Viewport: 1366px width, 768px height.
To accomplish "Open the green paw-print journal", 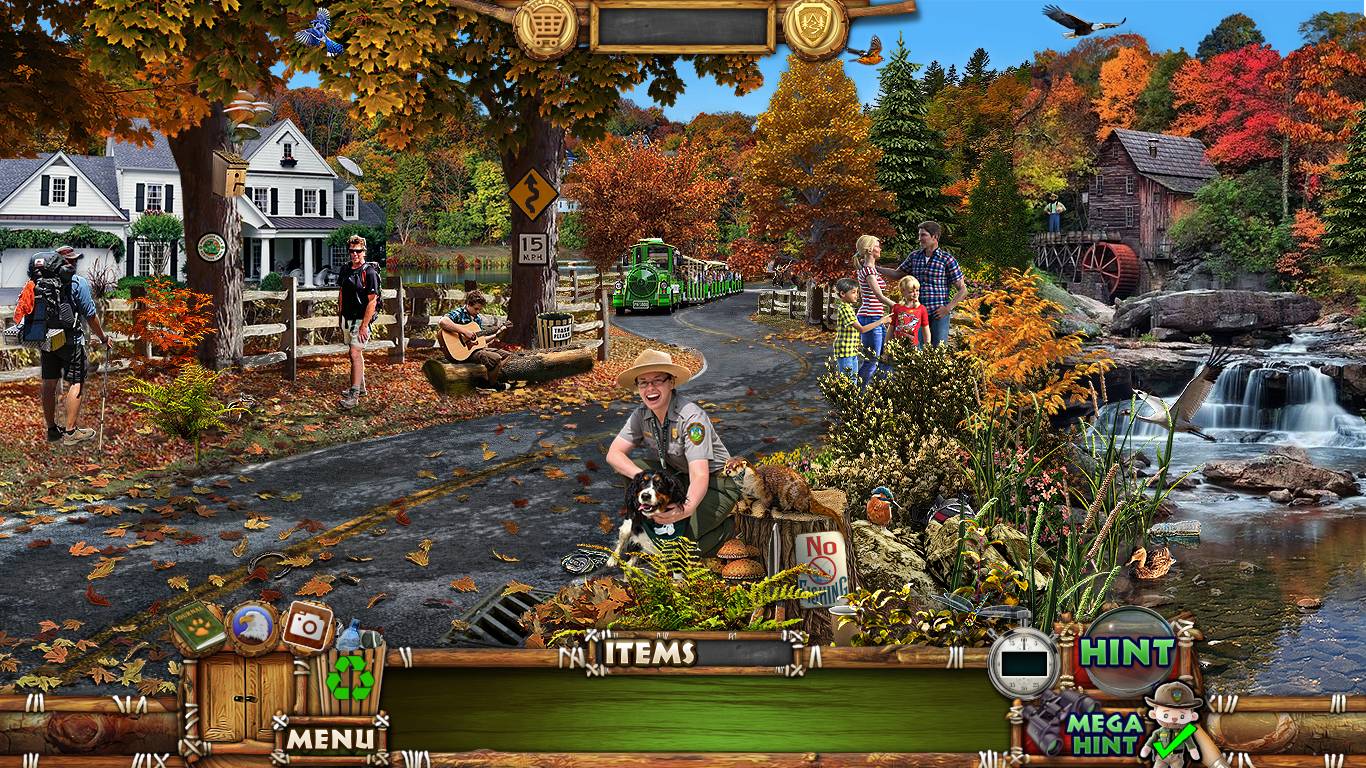I will (196, 627).
